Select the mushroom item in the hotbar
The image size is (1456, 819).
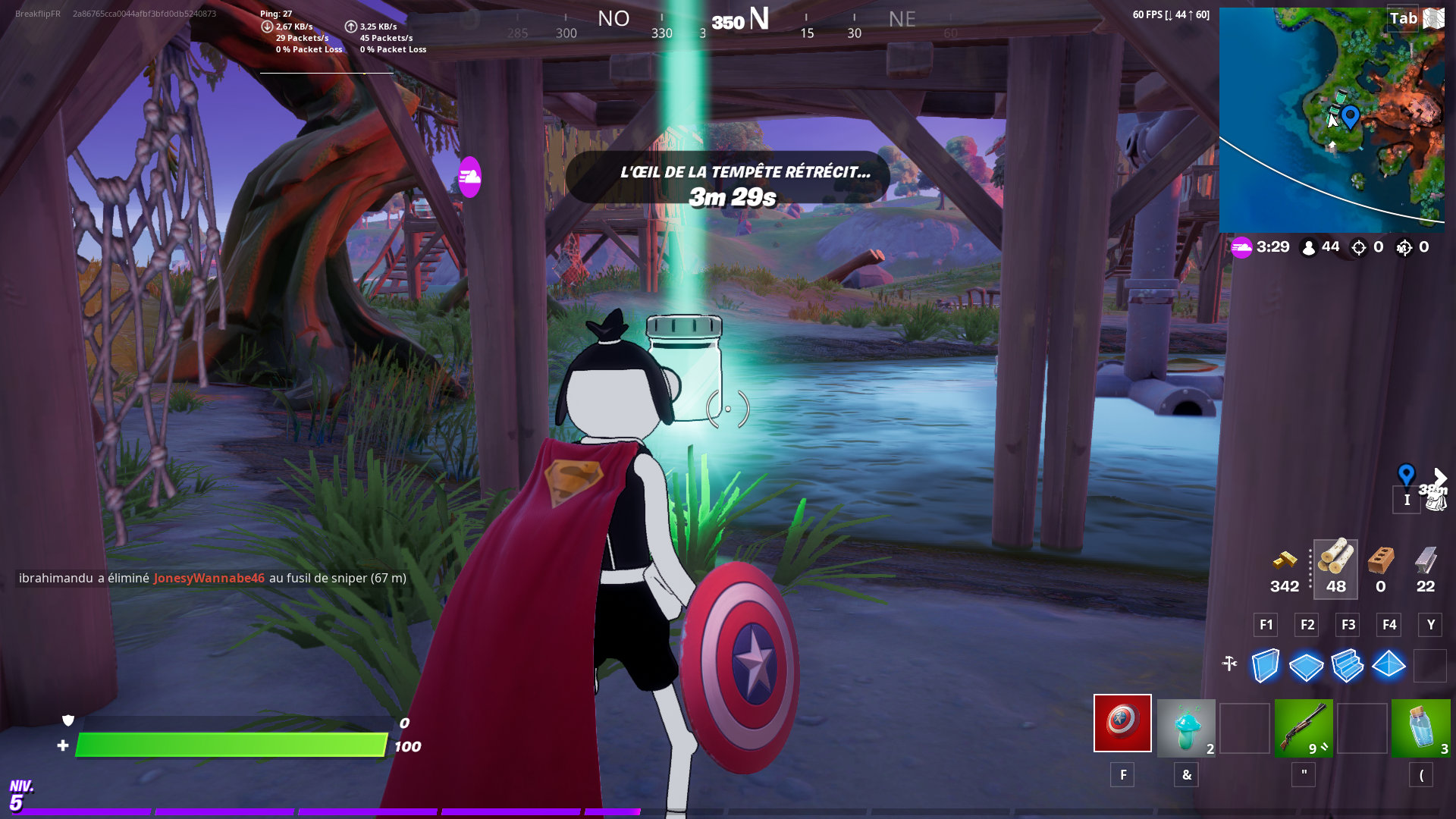[x=1186, y=724]
